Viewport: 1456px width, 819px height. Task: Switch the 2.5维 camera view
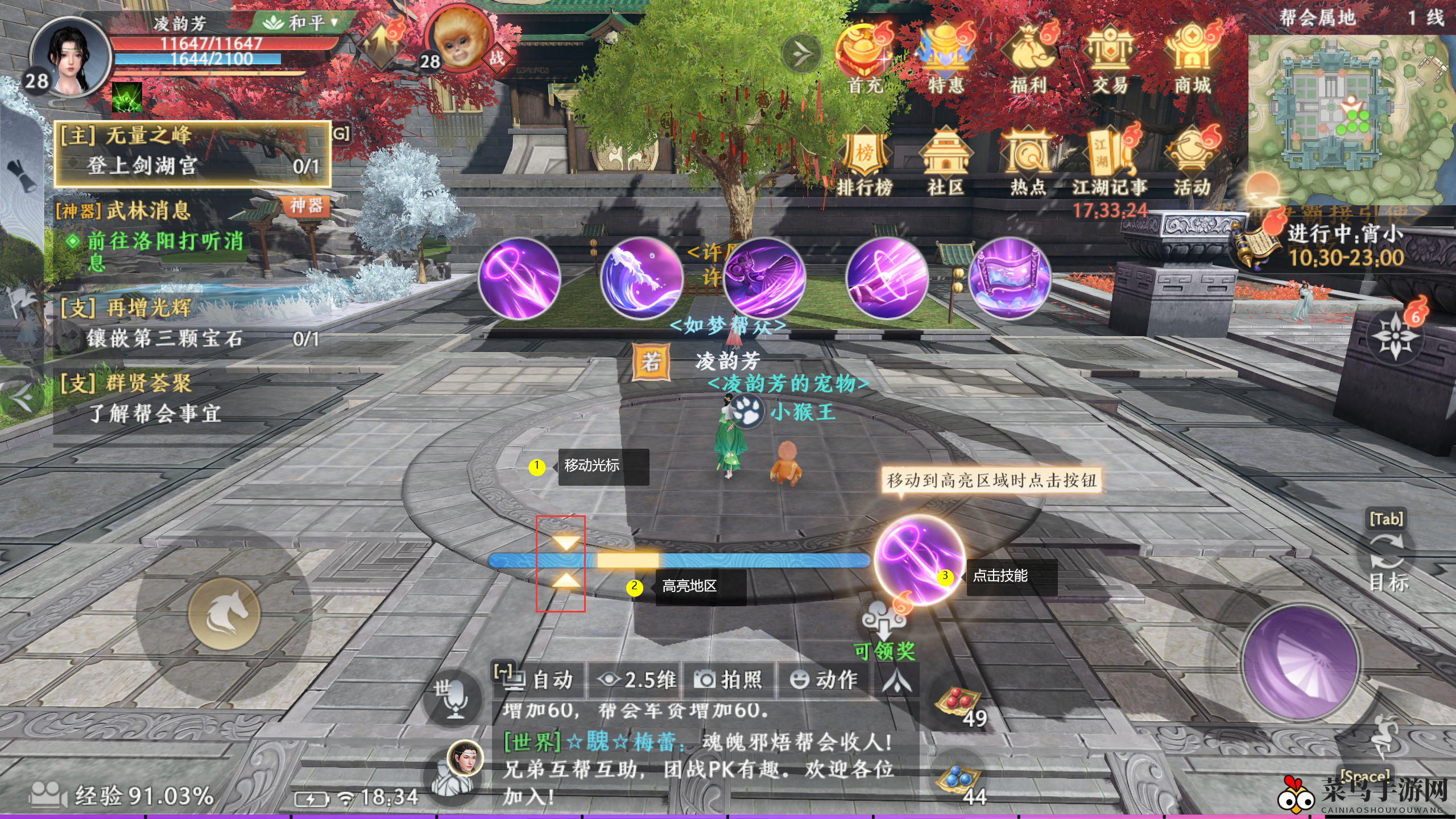[637, 679]
